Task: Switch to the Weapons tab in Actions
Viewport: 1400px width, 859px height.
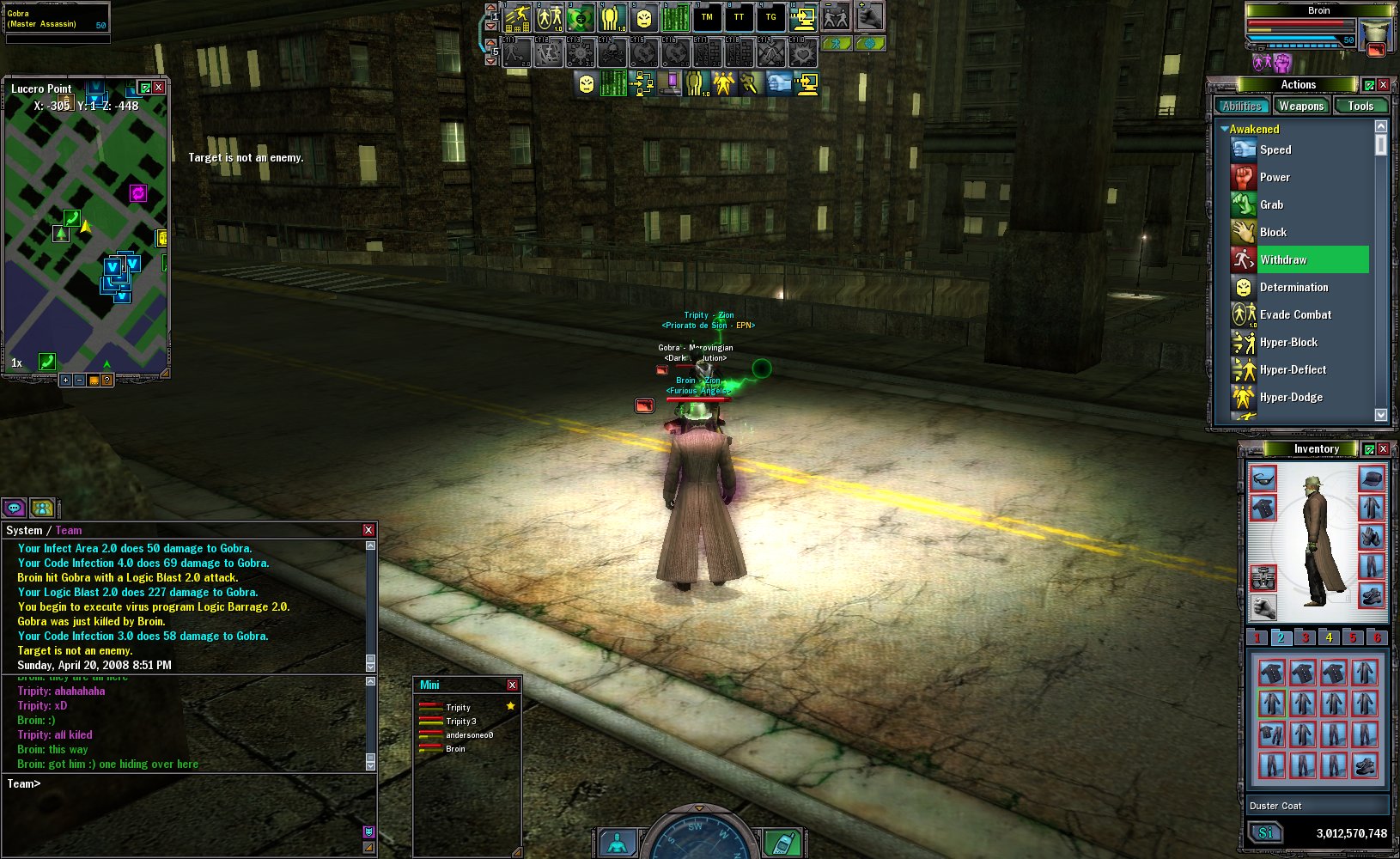Action: pyautogui.click(x=1300, y=106)
